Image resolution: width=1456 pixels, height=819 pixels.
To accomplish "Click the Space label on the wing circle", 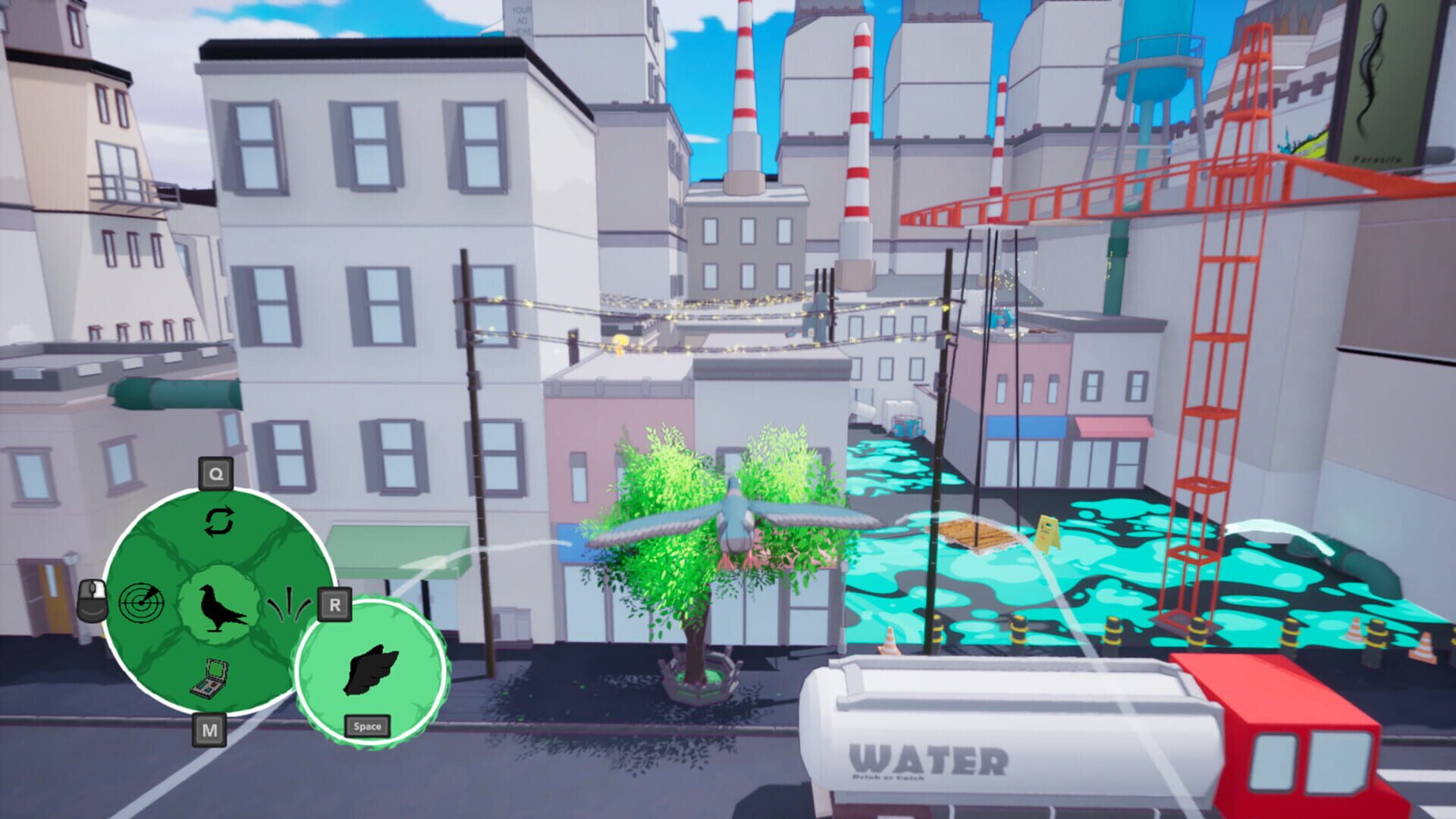I will tap(366, 725).
